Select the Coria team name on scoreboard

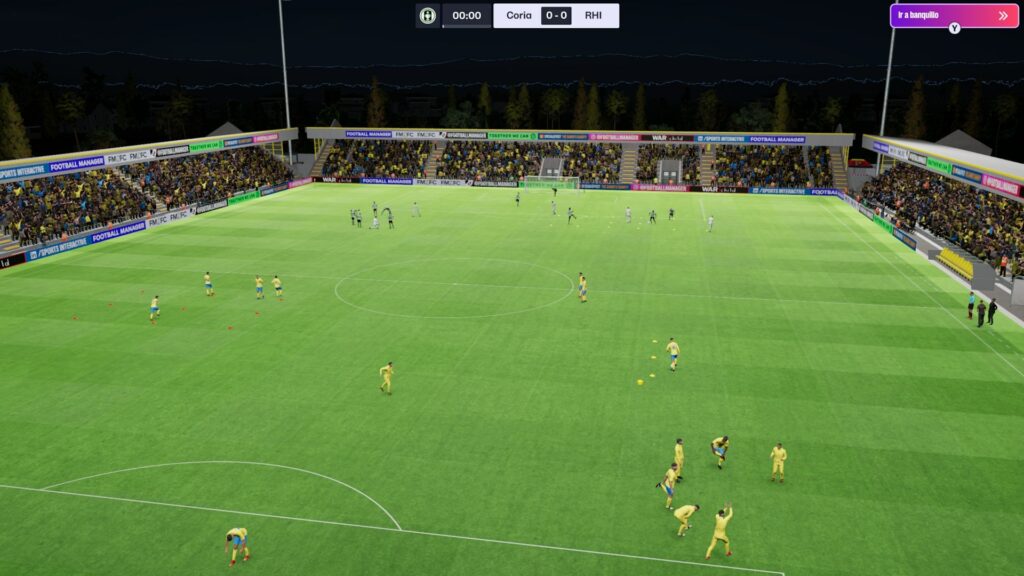(x=519, y=16)
